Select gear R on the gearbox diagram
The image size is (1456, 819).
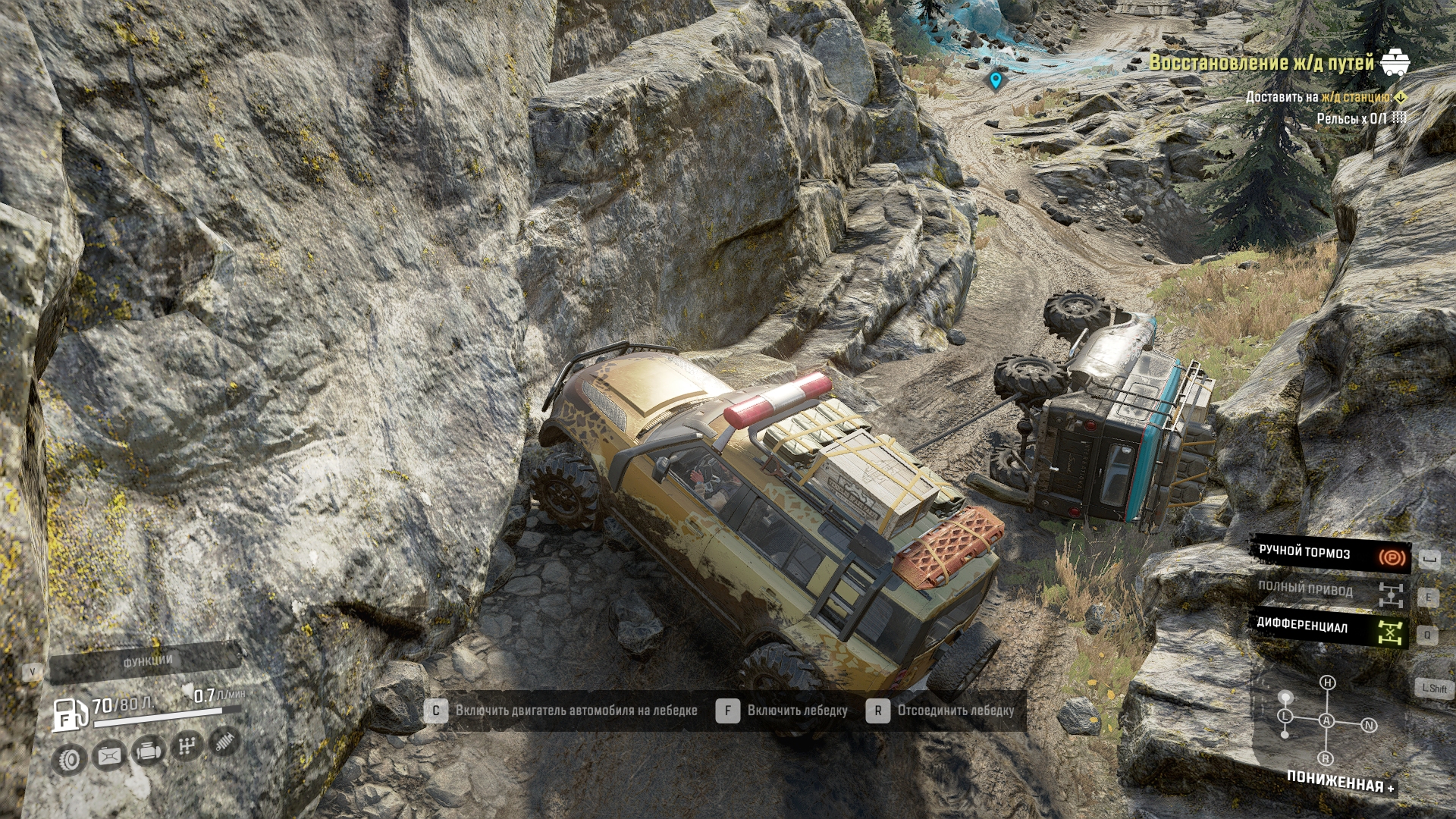click(1326, 758)
